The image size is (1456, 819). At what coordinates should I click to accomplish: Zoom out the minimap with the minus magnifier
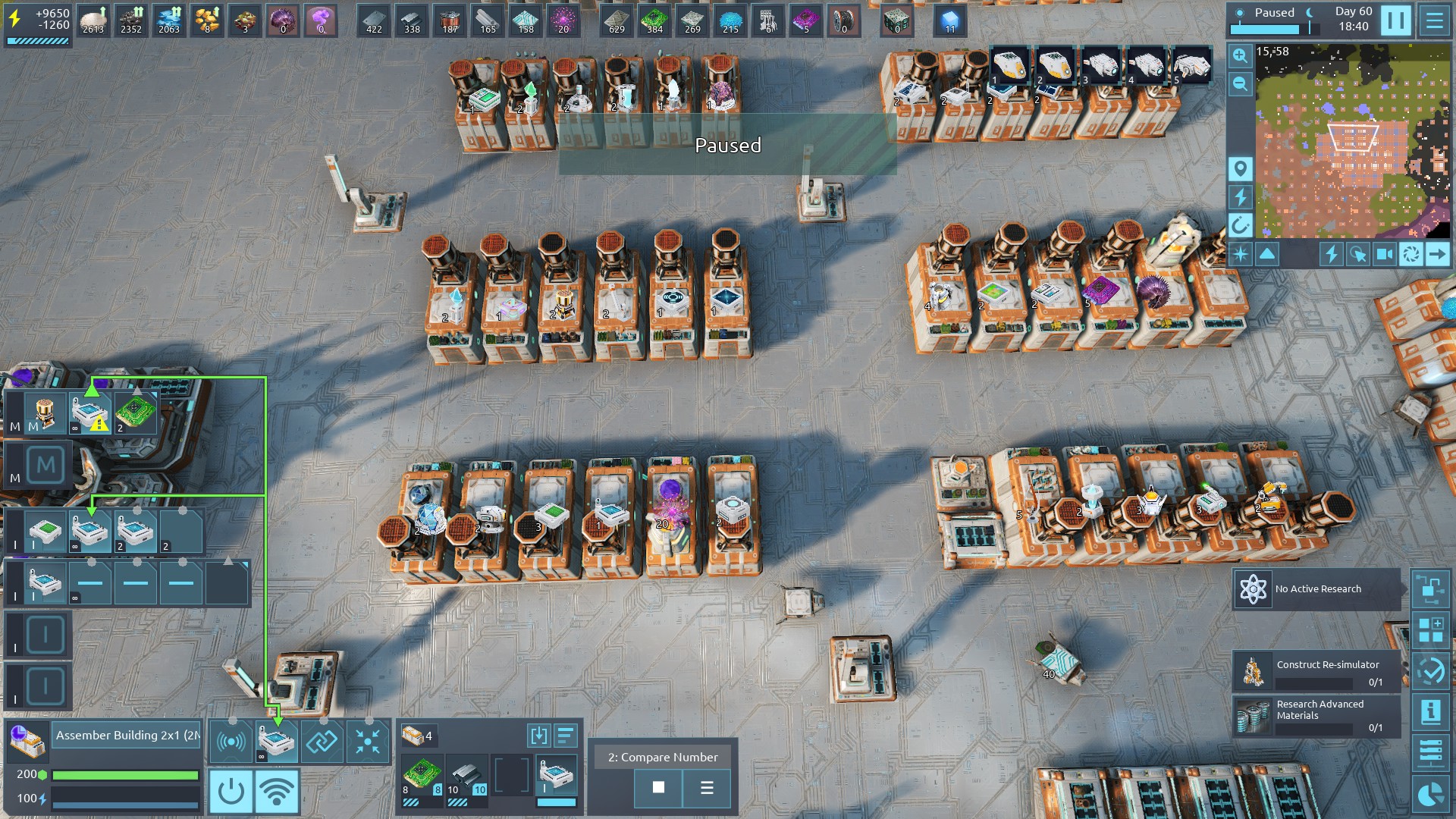point(1240,83)
